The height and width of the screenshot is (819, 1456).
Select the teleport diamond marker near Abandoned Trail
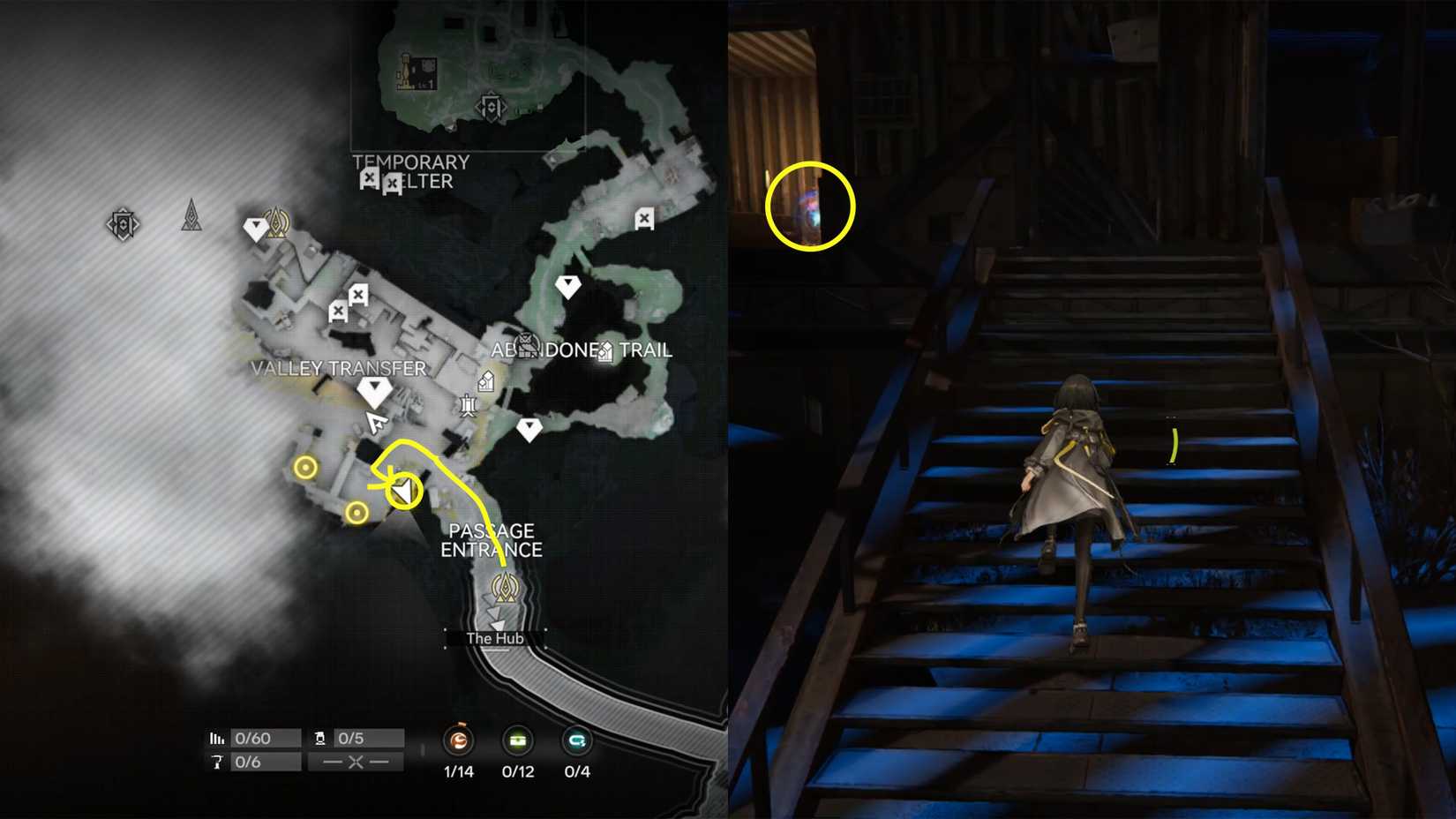[568, 284]
